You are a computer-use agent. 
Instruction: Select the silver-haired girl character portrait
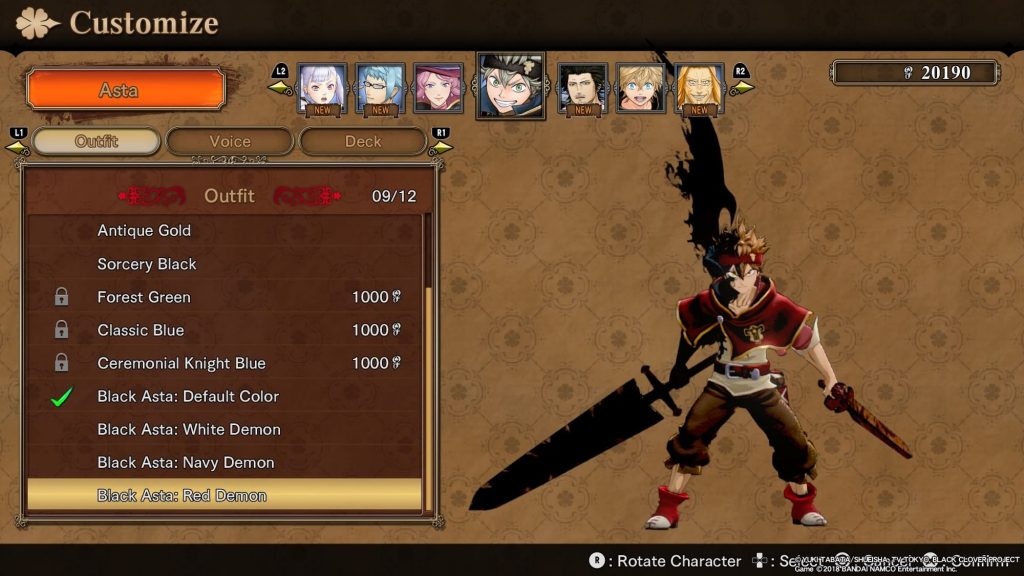[x=322, y=88]
